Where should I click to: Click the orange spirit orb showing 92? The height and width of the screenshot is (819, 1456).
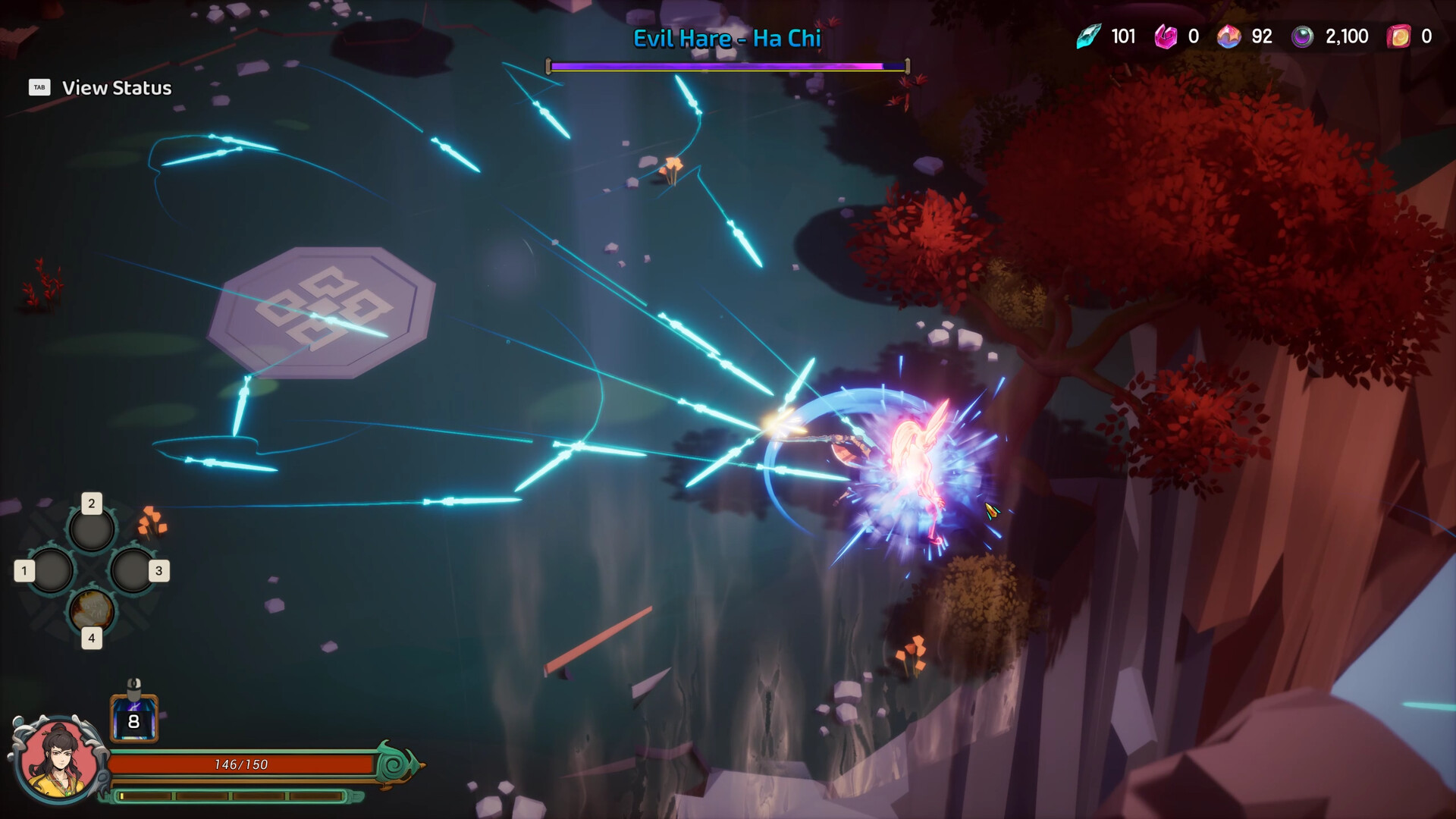coord(1230,36)
